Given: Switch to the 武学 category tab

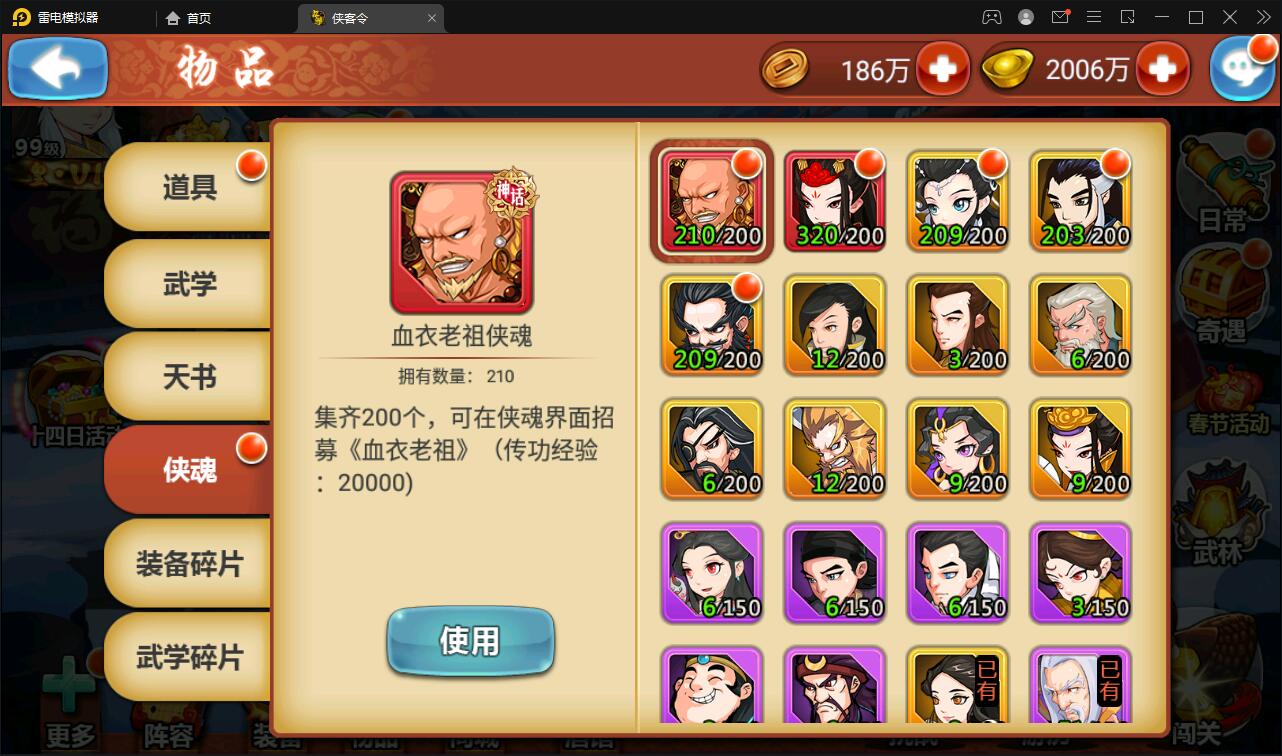Looking at the screenshot, I should 188,285.
